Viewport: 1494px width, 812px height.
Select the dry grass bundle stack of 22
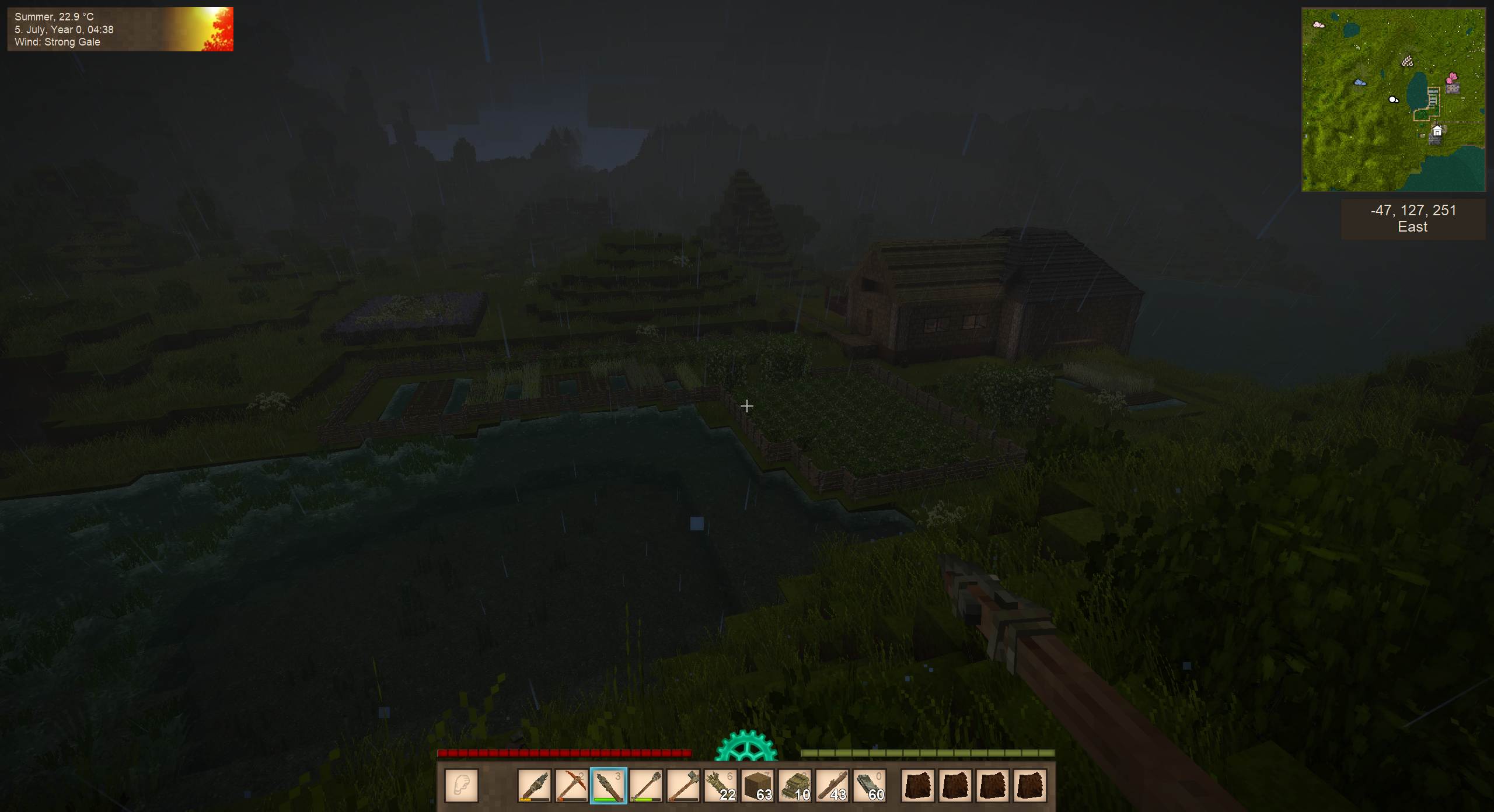click(x=720, y=786)
